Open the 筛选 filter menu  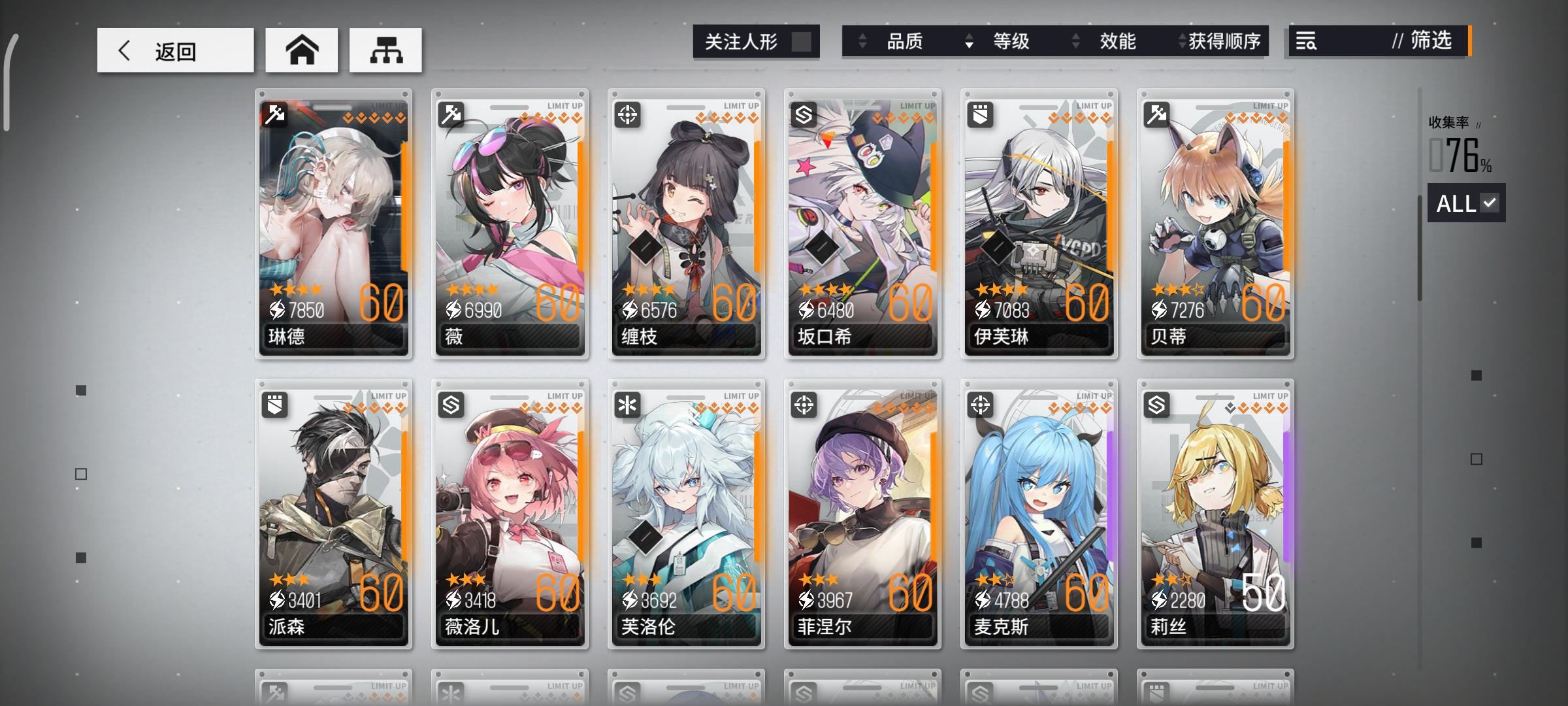point(1429,42)
